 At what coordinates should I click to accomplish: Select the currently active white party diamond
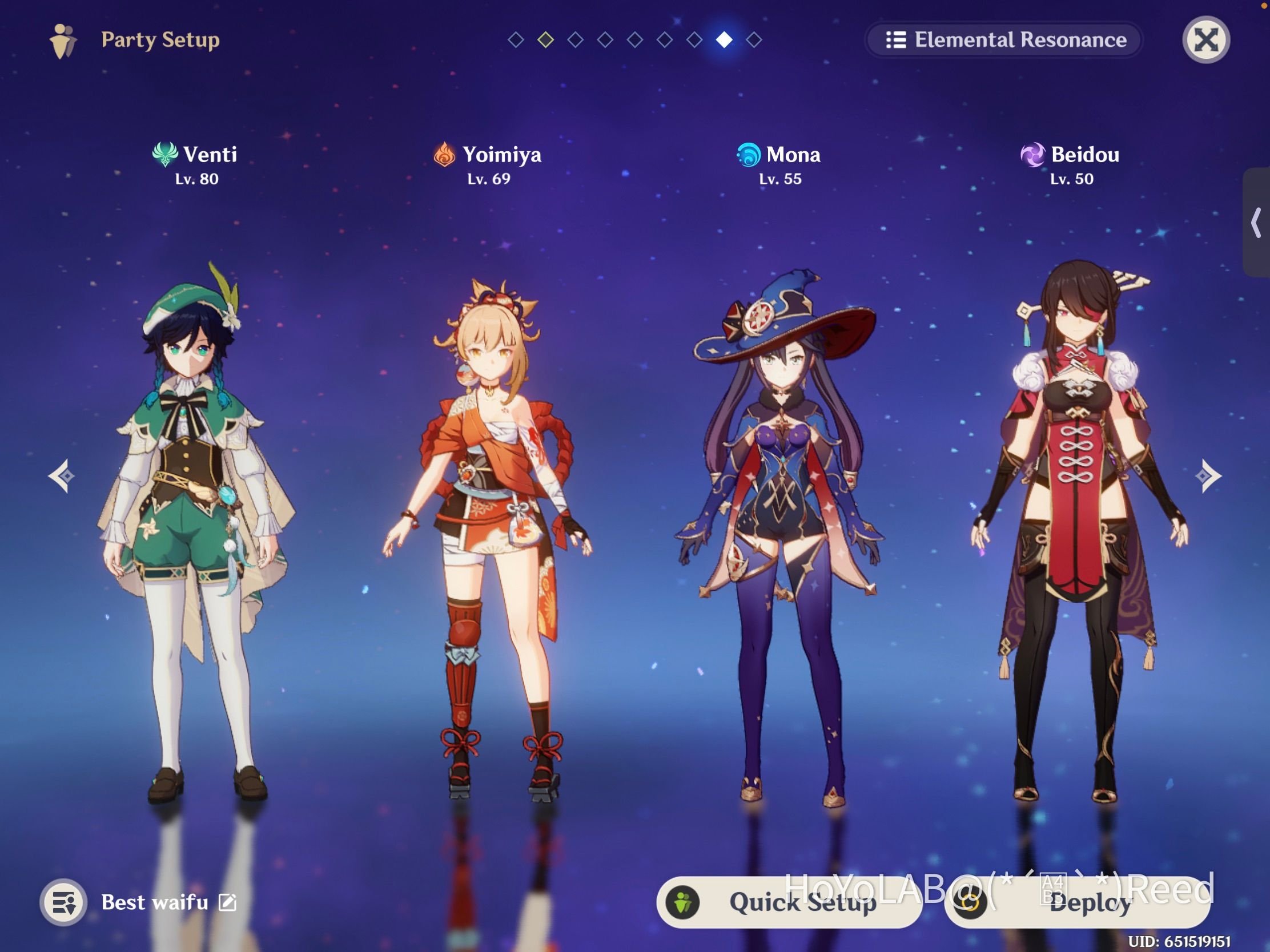click(x=724, y=39)
